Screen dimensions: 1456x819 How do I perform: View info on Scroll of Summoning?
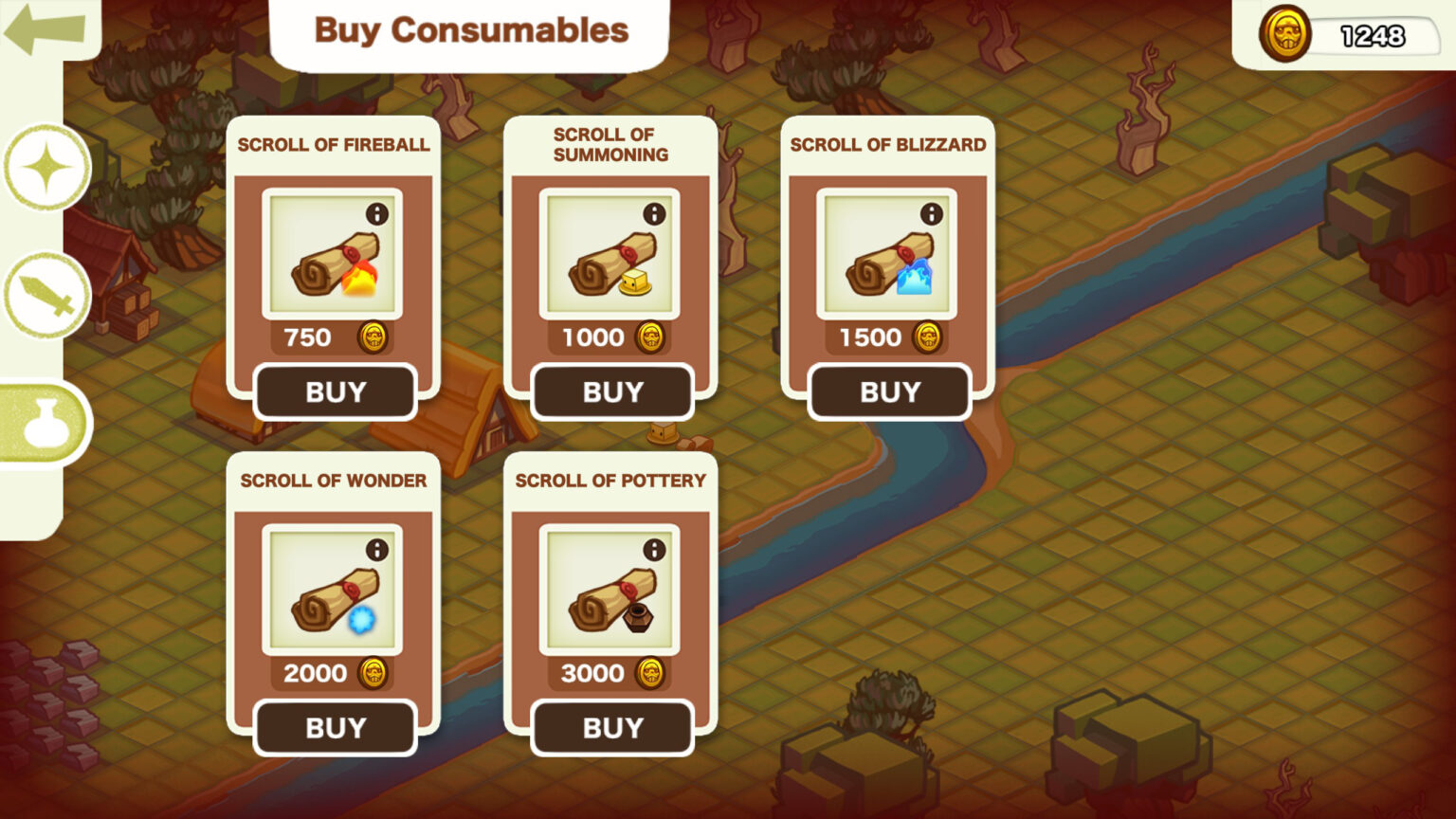point(654,214)
